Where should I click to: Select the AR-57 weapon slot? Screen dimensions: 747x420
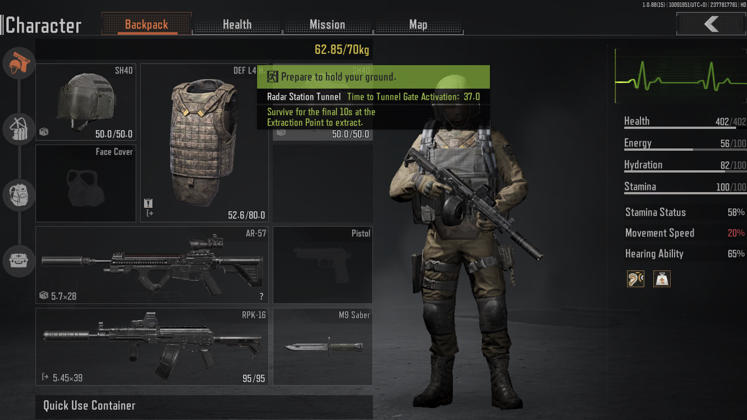152,265
